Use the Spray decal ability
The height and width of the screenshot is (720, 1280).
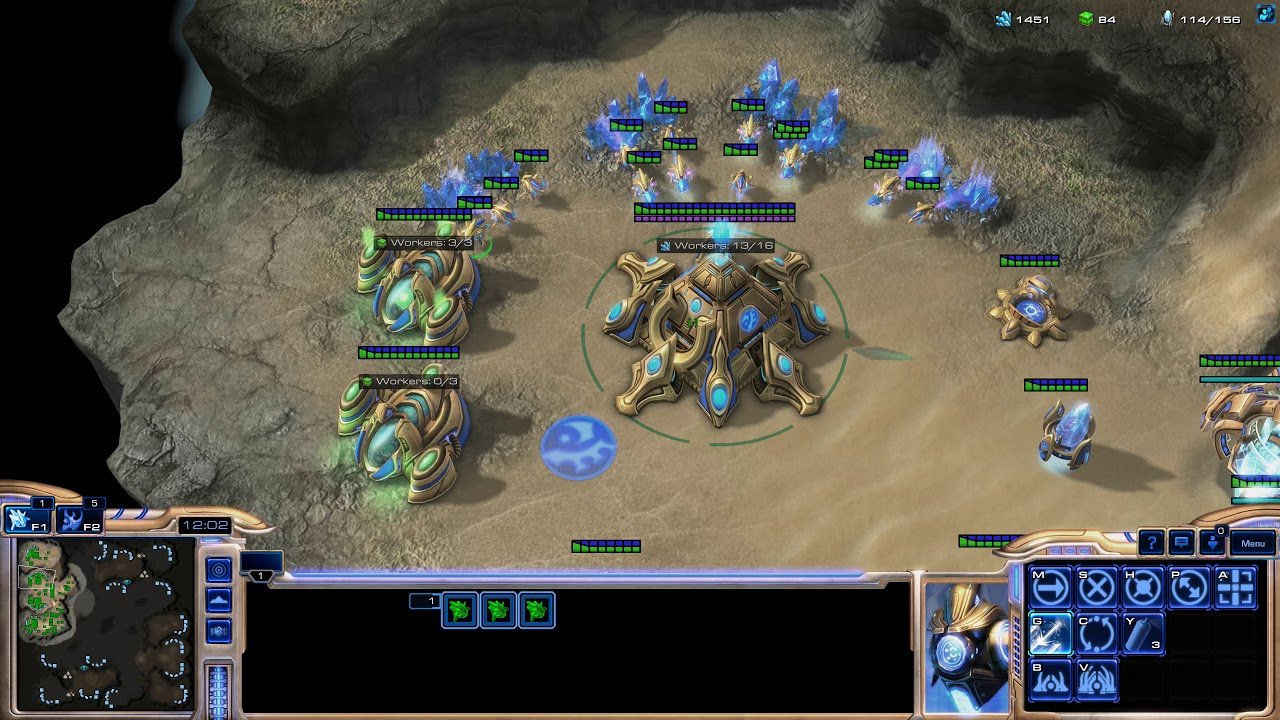[x=1145, y=633]
